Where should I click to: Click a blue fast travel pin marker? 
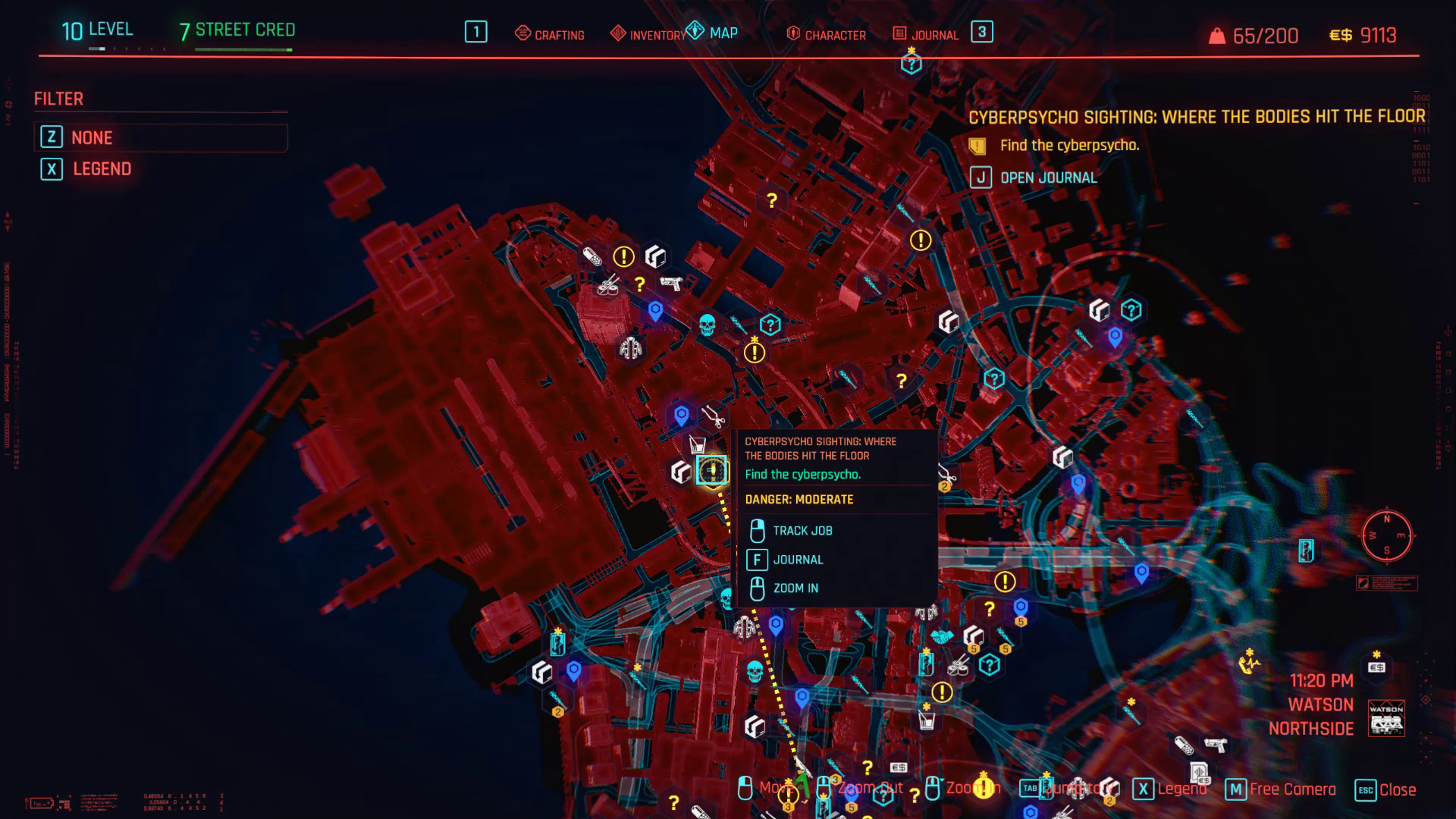657,309
